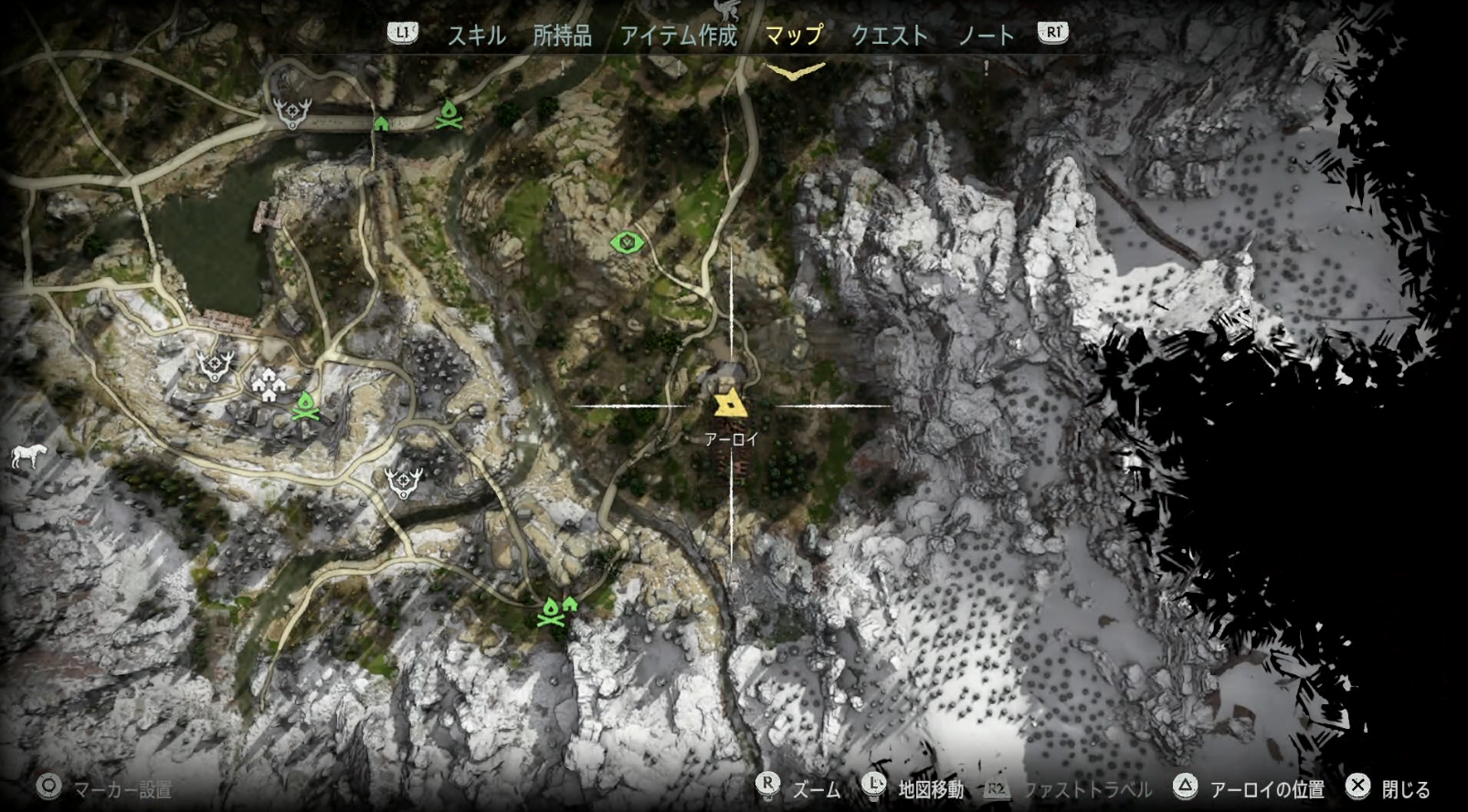Click the active マップ tab
Image resolution: width=1468 pixels, height=812 pixels.
793,36
